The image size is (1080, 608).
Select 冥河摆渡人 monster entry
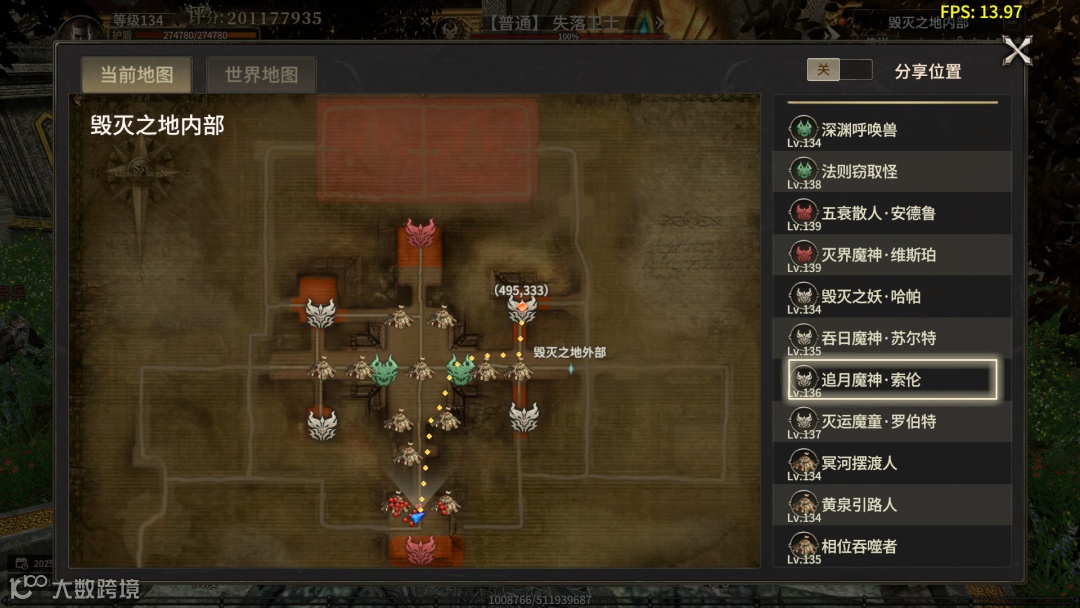point(892,463)
